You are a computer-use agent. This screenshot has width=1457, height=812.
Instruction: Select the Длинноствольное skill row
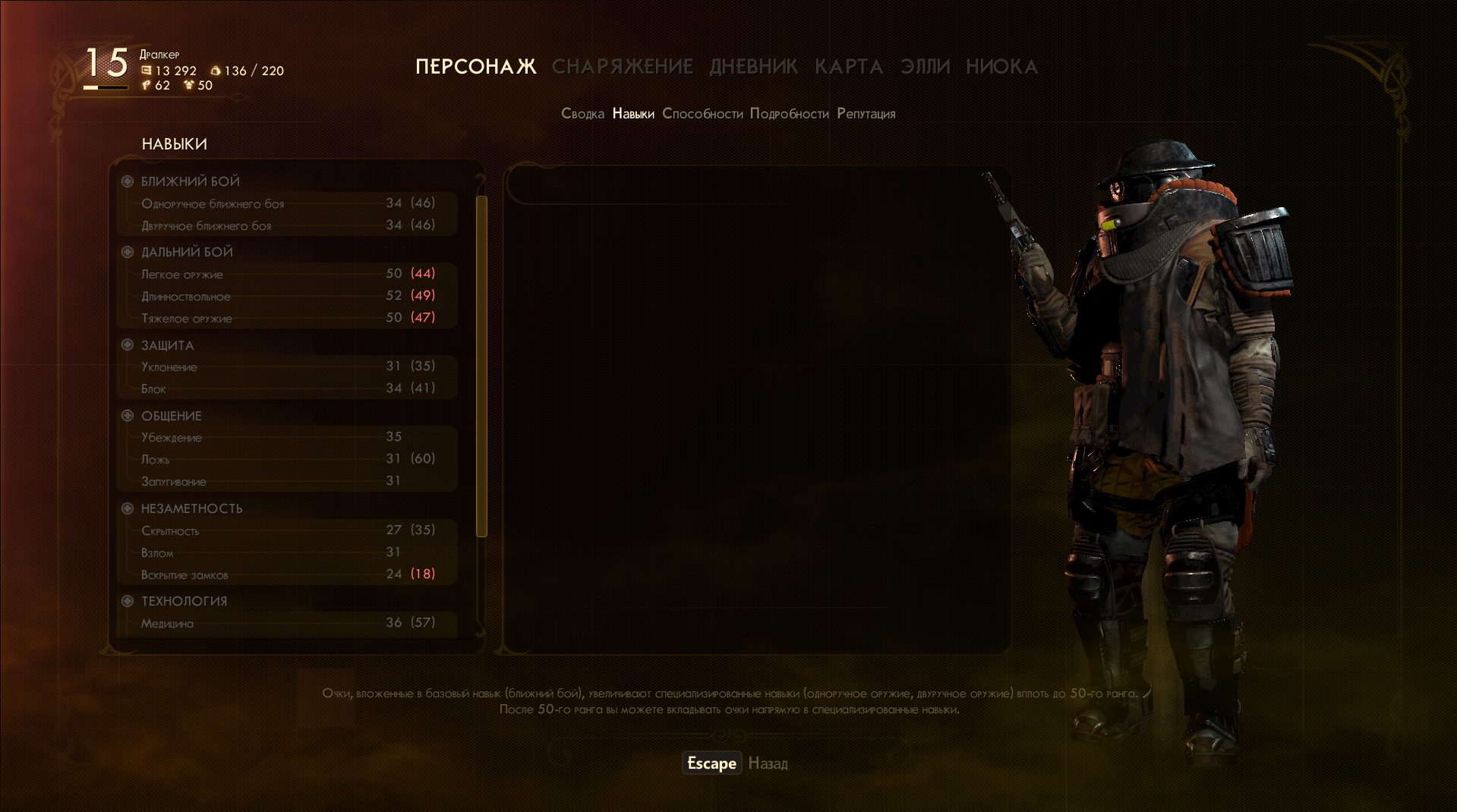pyautogui.click(x=287, y=296)
